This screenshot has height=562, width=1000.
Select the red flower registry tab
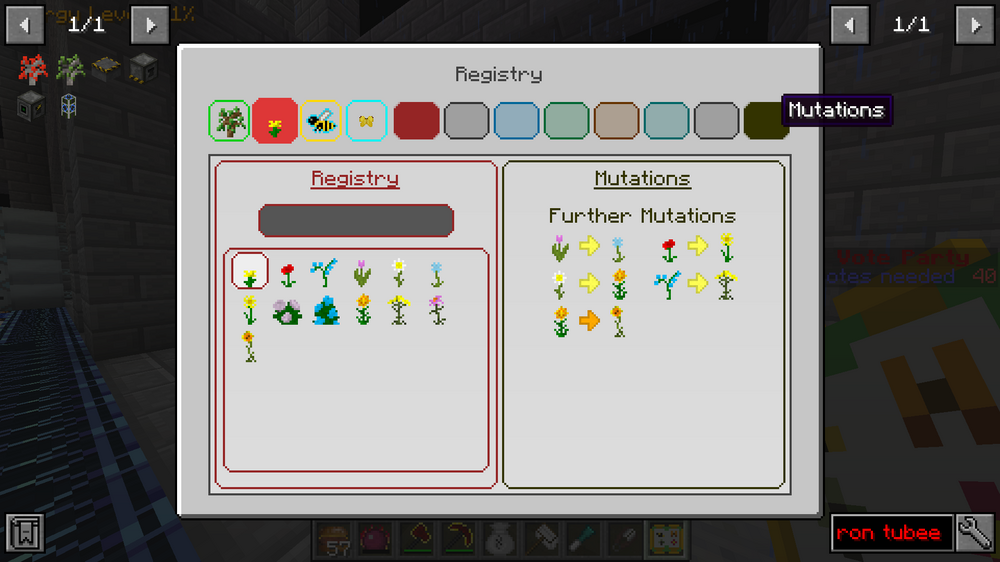tap(275, 121)
